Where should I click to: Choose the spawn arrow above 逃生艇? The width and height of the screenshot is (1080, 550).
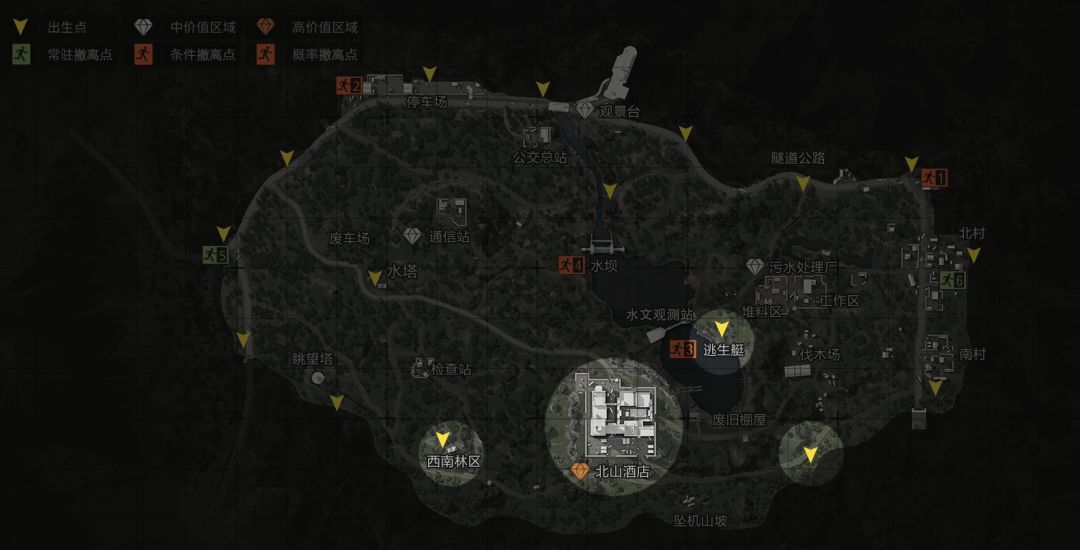tap(721, 328)
